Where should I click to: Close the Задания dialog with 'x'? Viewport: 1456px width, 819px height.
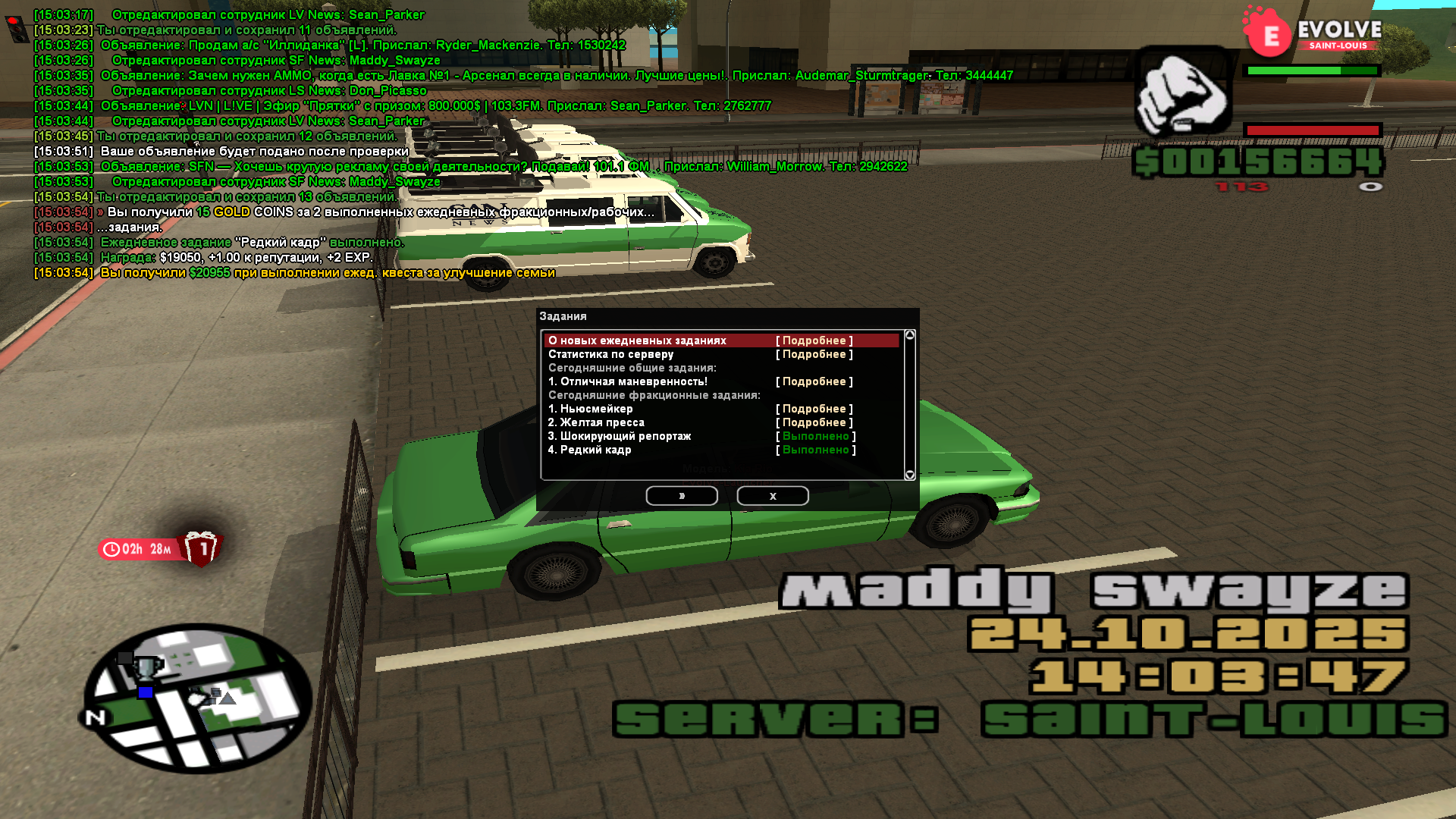[772, 496]
